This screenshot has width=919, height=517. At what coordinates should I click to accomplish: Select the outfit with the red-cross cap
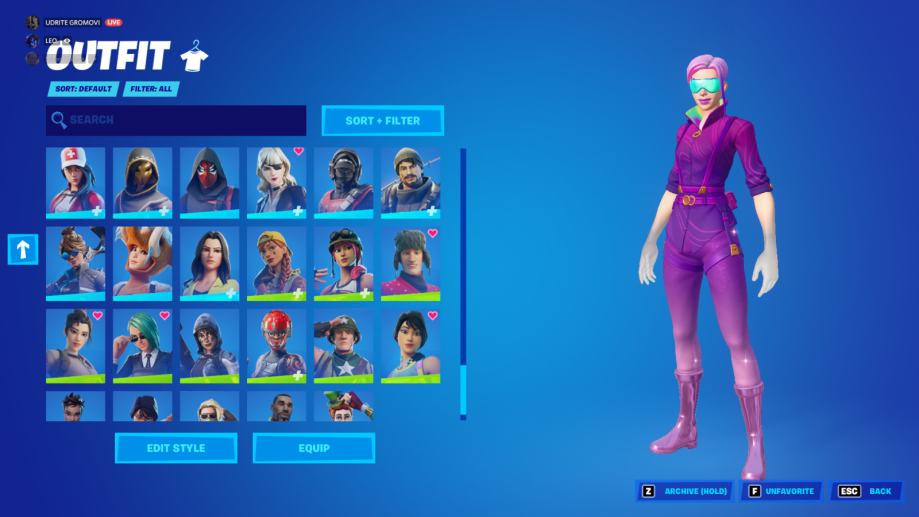pyautogui.click(x=75, y=182)
